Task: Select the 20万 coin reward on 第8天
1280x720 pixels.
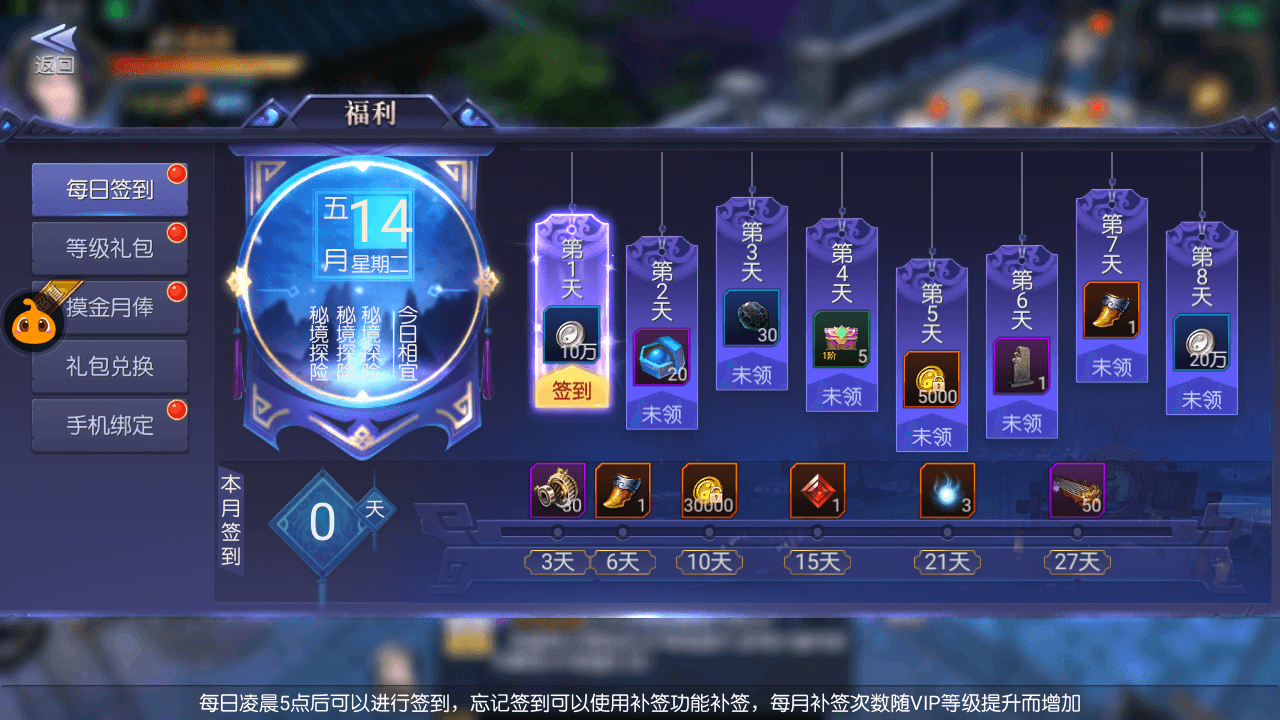Action: pos(1201,344)
